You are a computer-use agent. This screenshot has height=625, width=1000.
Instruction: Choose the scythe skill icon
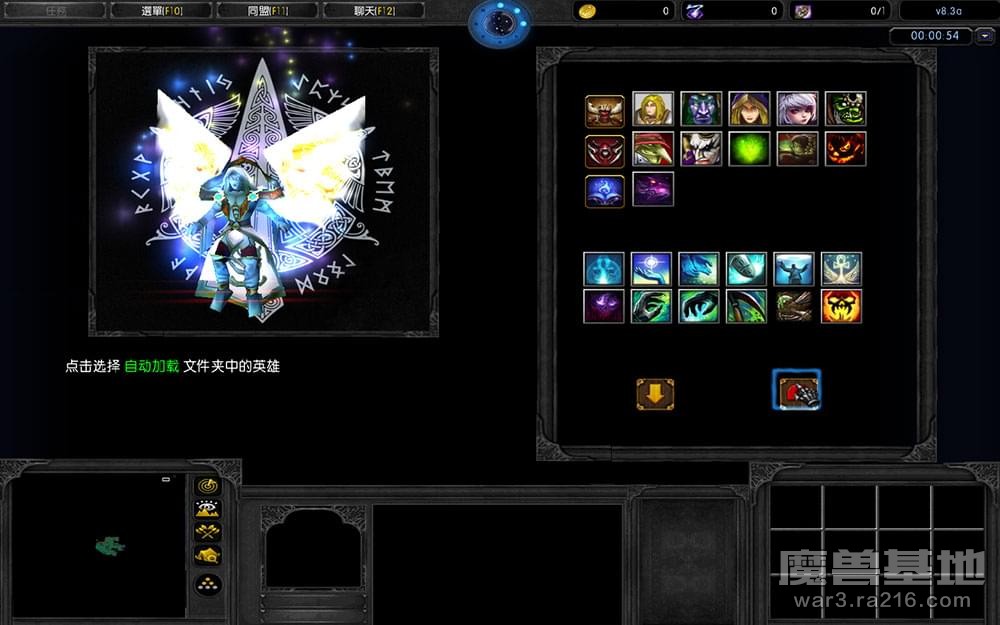[746, 306]
